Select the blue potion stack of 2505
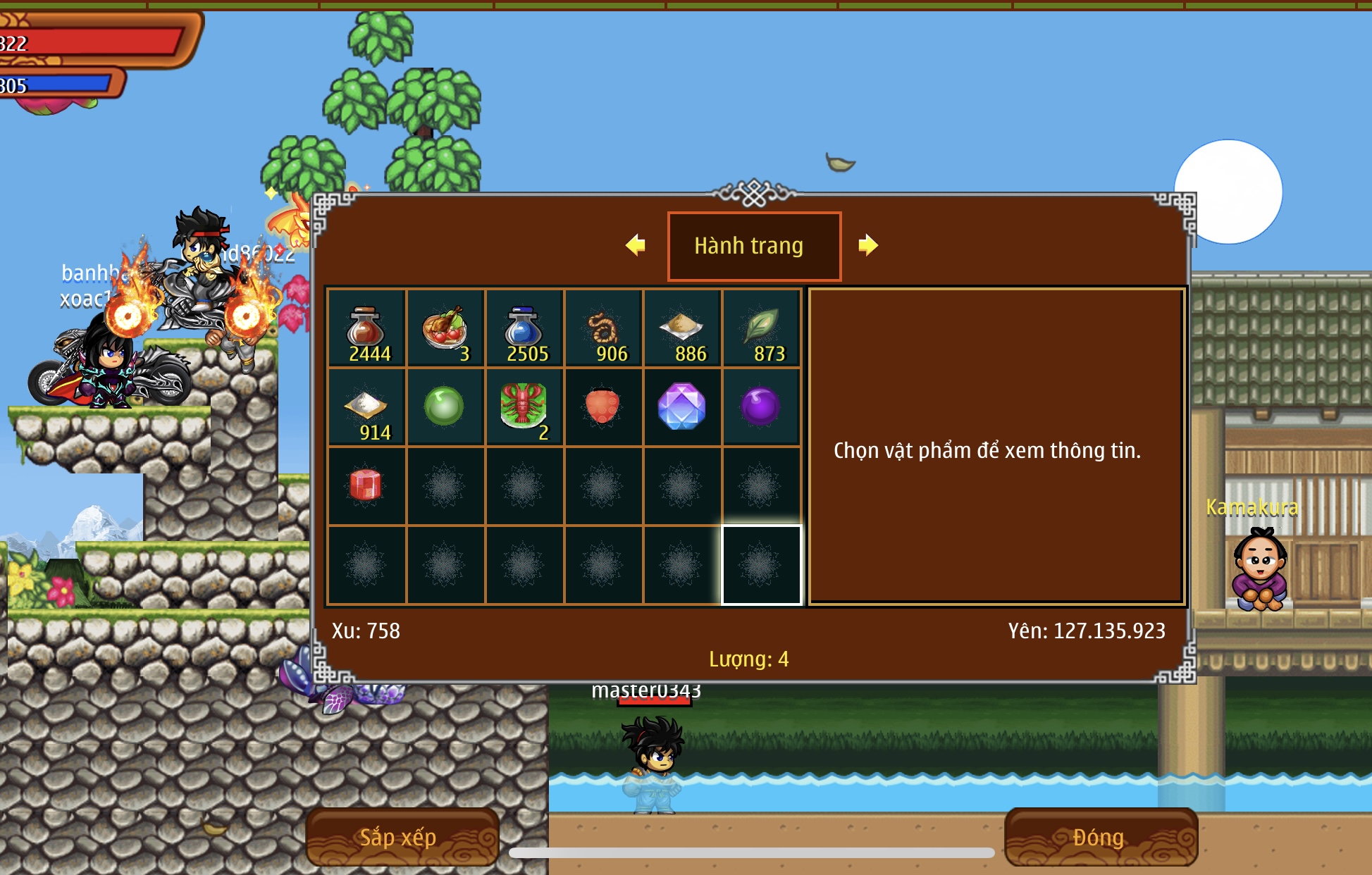Screen dimensions: 1372x875 (x=524, y=328)
